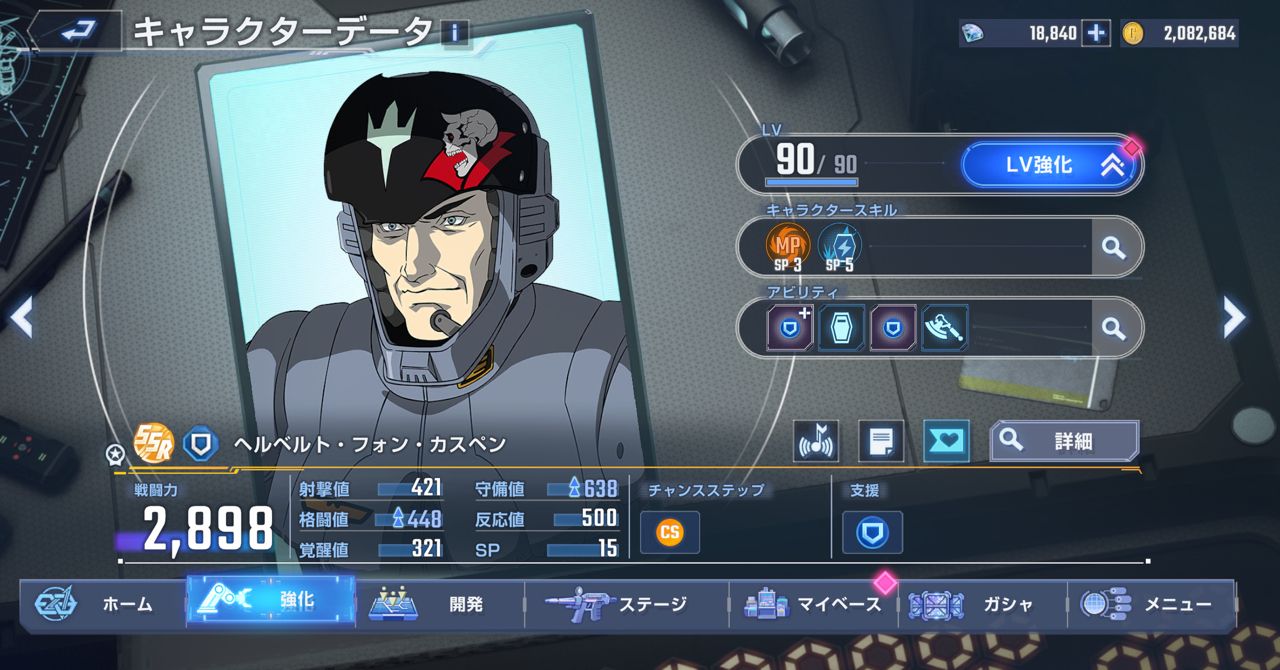
Task: Show the next character with right arrow
Action: (1235, 318)
